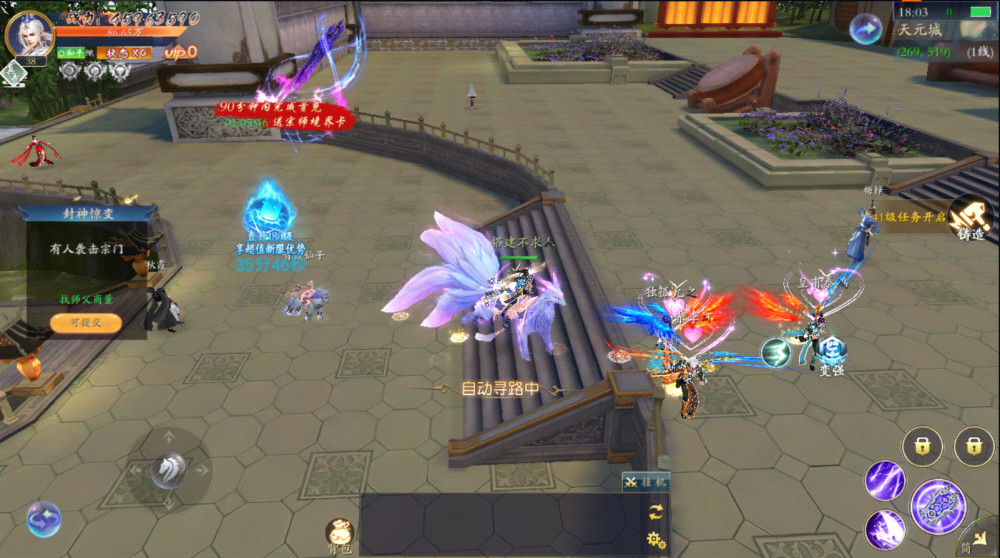
Task: Open the 背包 bag inventory
Action: [340, 534]
